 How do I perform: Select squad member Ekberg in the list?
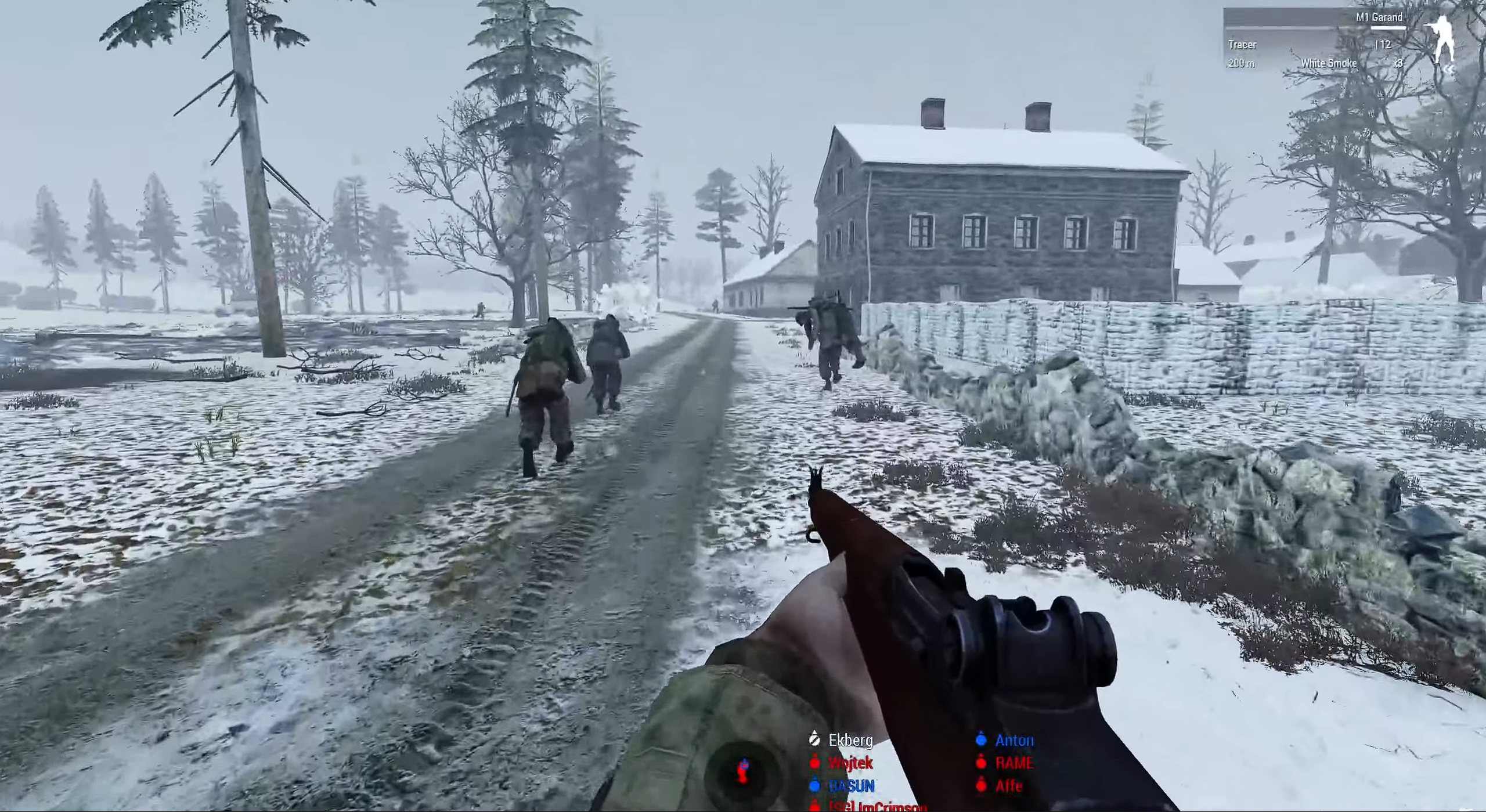pos(850,740)
